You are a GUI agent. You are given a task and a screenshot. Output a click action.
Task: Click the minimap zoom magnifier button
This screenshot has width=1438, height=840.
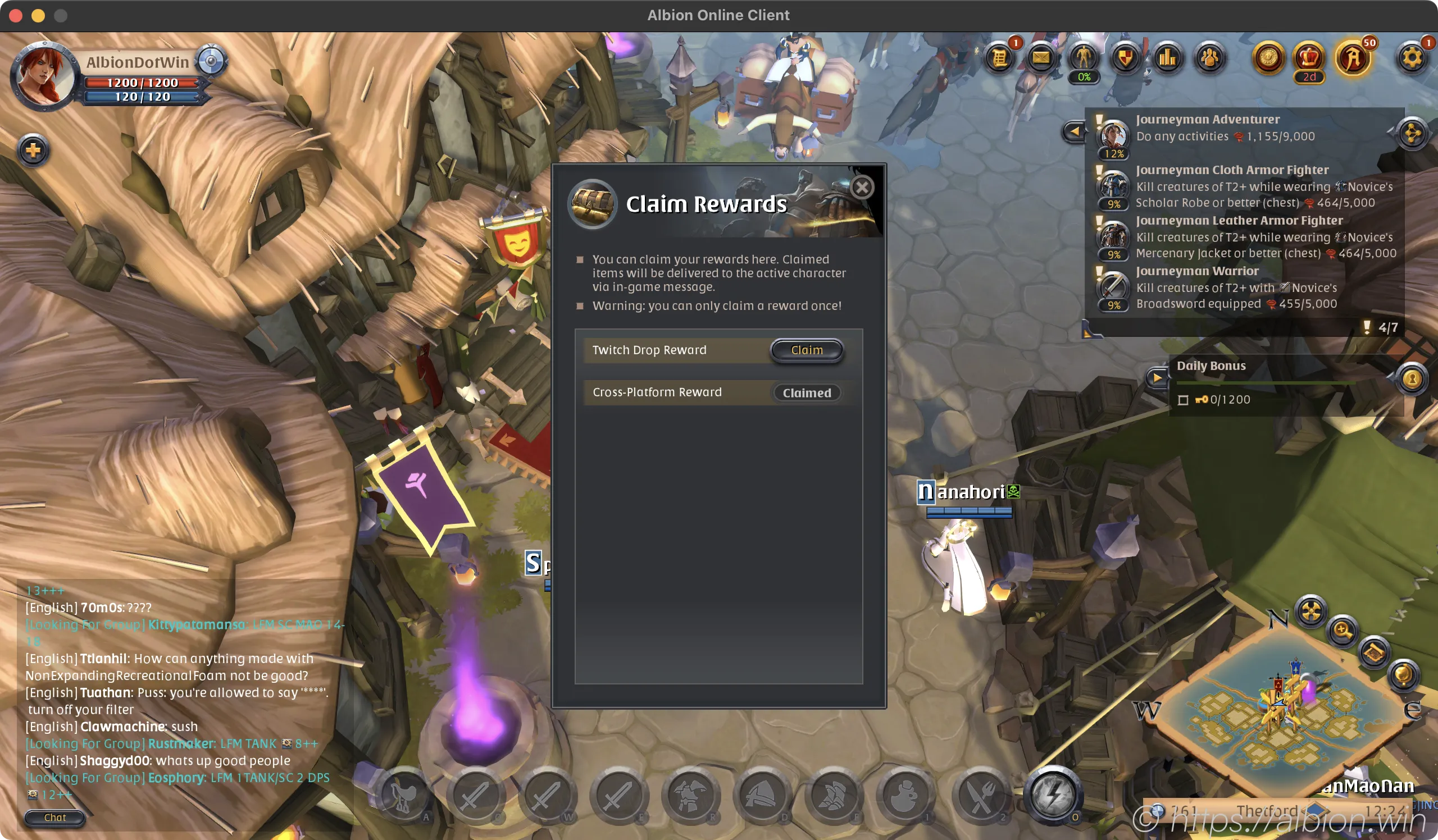(1342, 631)
